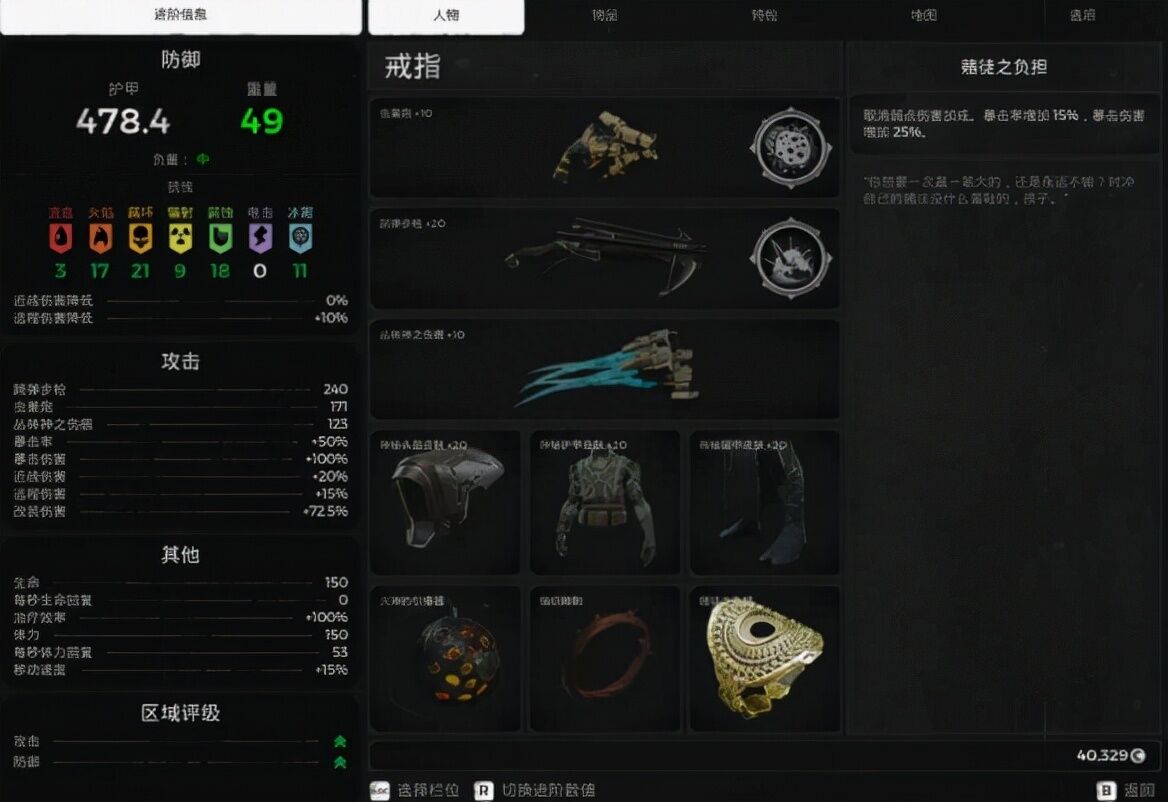Select the helmet armor slot

click(x=445, y=502)
